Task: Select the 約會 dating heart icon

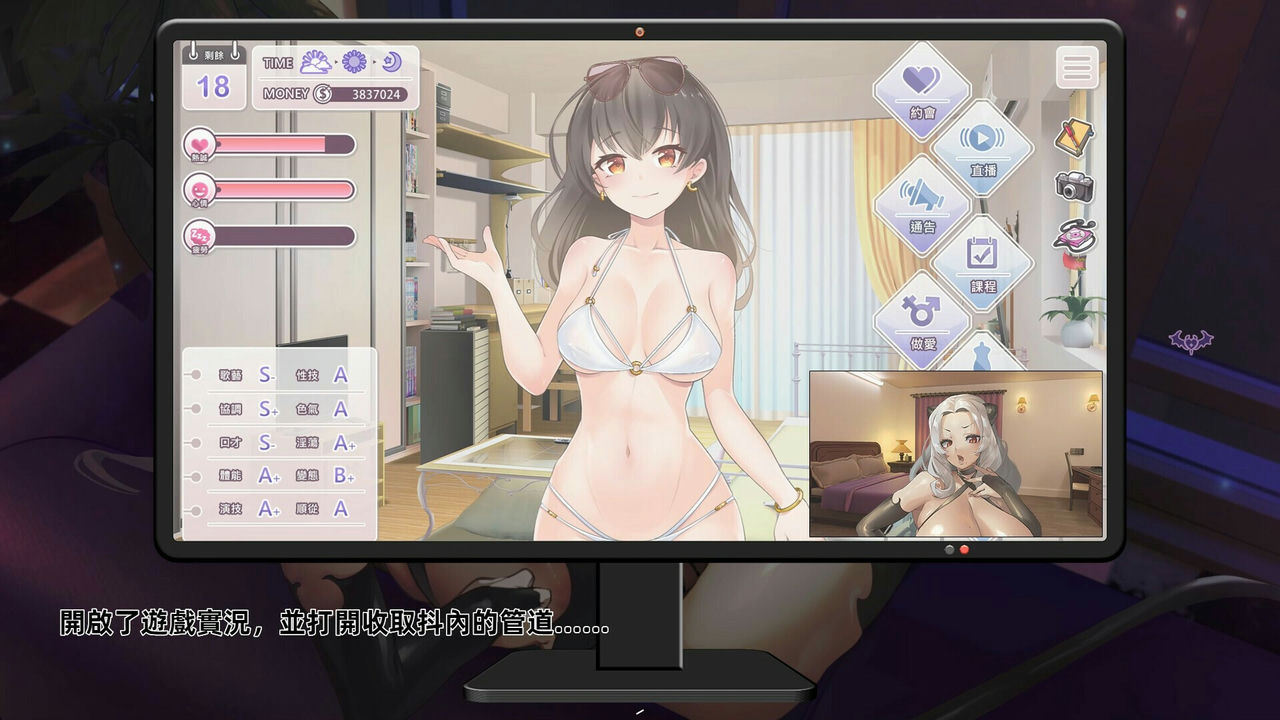Action: (922, 90)
